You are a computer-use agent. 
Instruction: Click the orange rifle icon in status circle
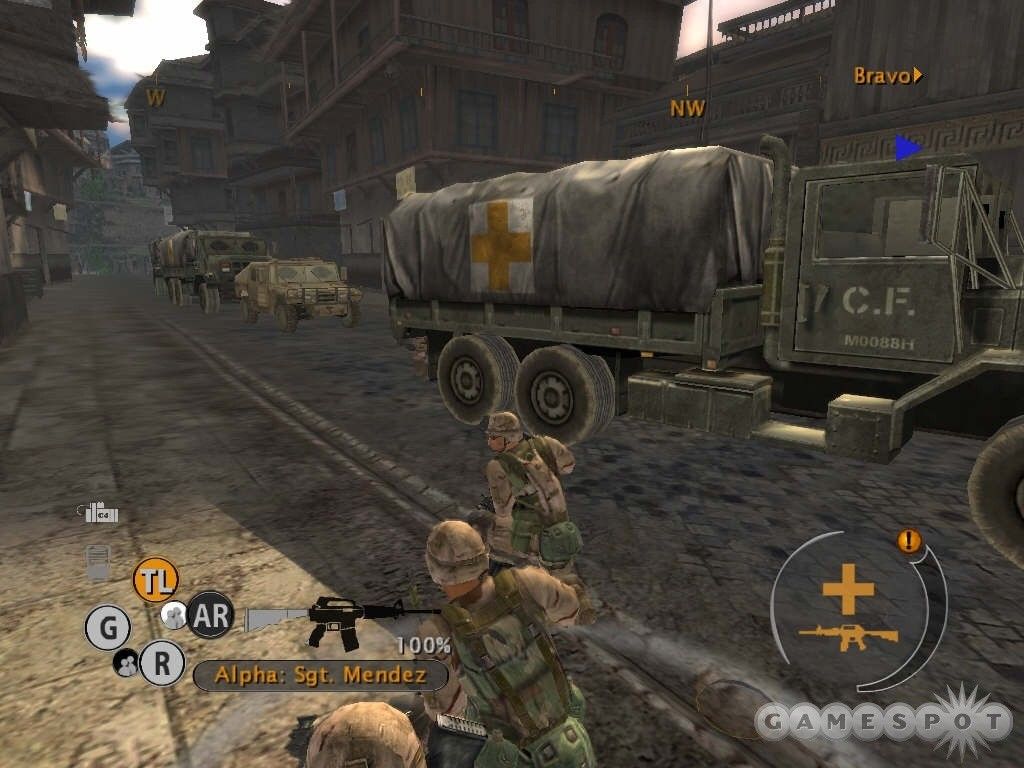coord(848,634)
